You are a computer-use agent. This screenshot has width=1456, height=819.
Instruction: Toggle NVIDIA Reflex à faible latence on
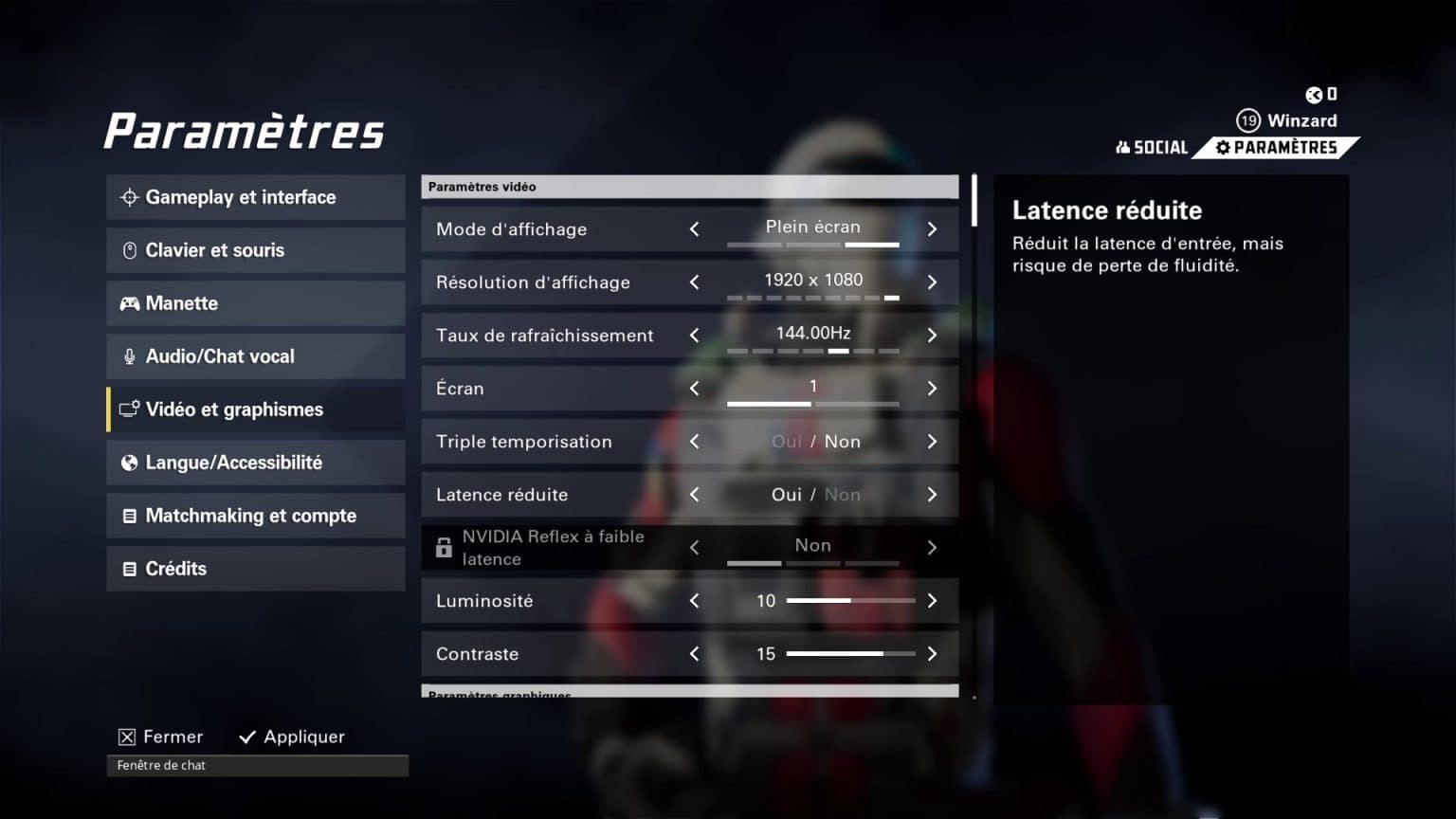point(932,547)
